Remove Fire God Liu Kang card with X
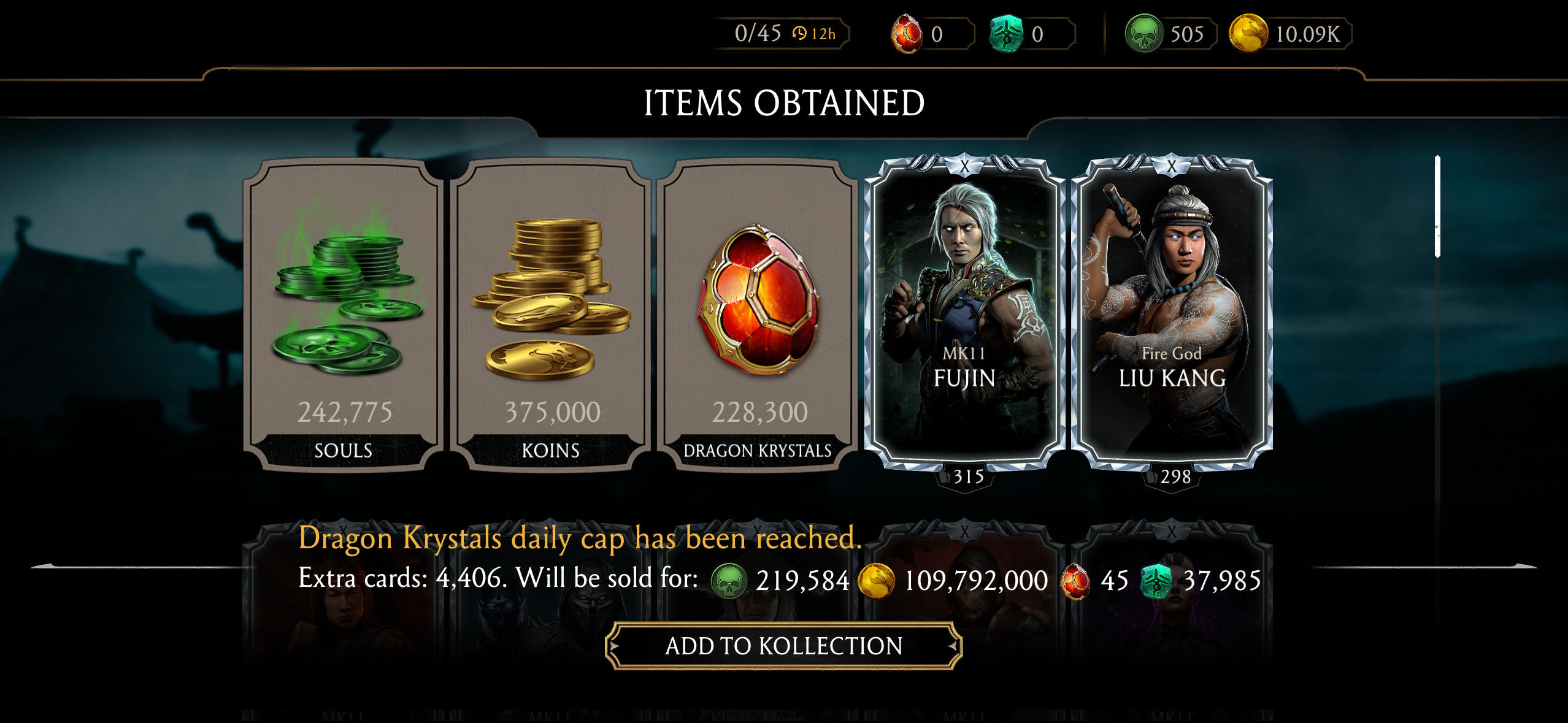1568x723 pixels. tap(1173, 165)
